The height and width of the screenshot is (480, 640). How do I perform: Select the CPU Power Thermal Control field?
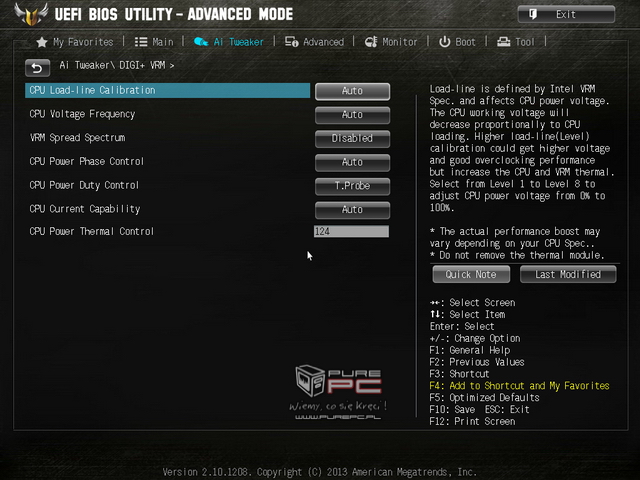pyautogui.click(x=351, y=232)
